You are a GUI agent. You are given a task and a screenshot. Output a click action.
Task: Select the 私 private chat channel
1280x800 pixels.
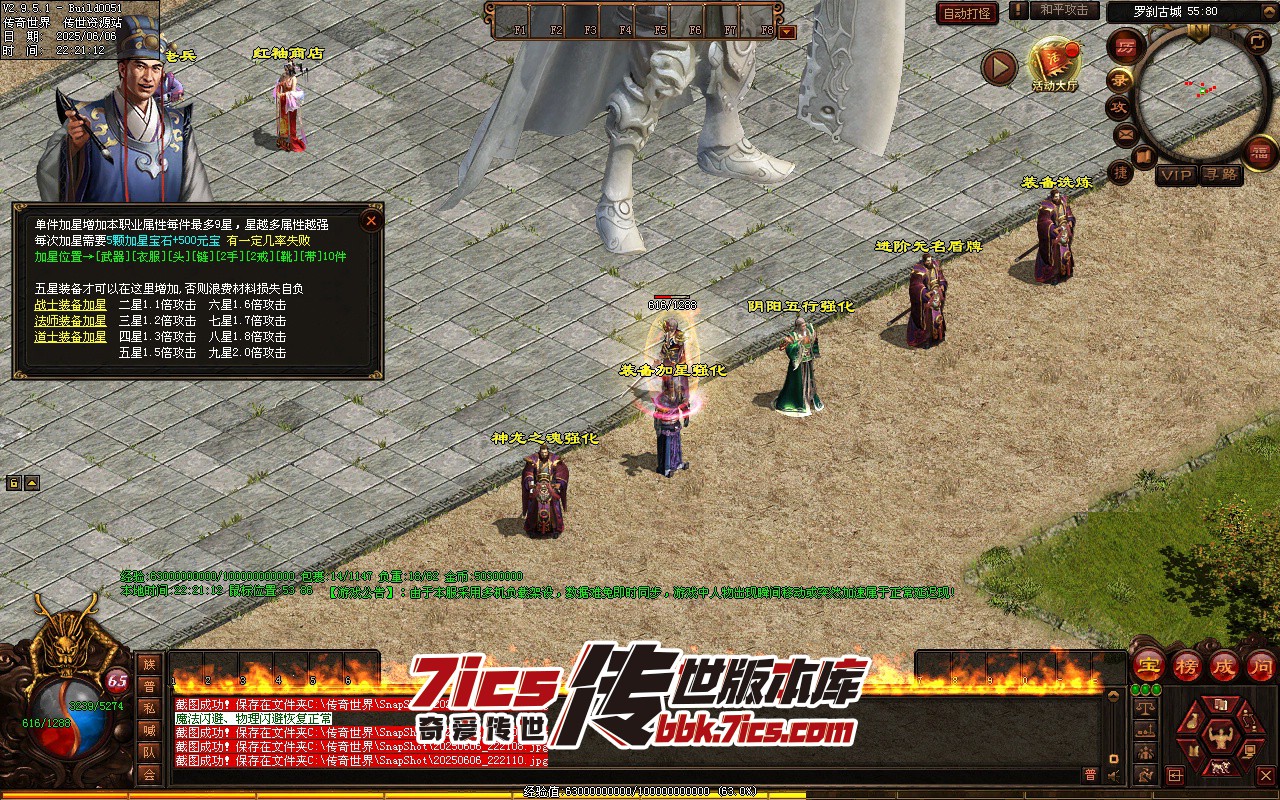[149, 707]
